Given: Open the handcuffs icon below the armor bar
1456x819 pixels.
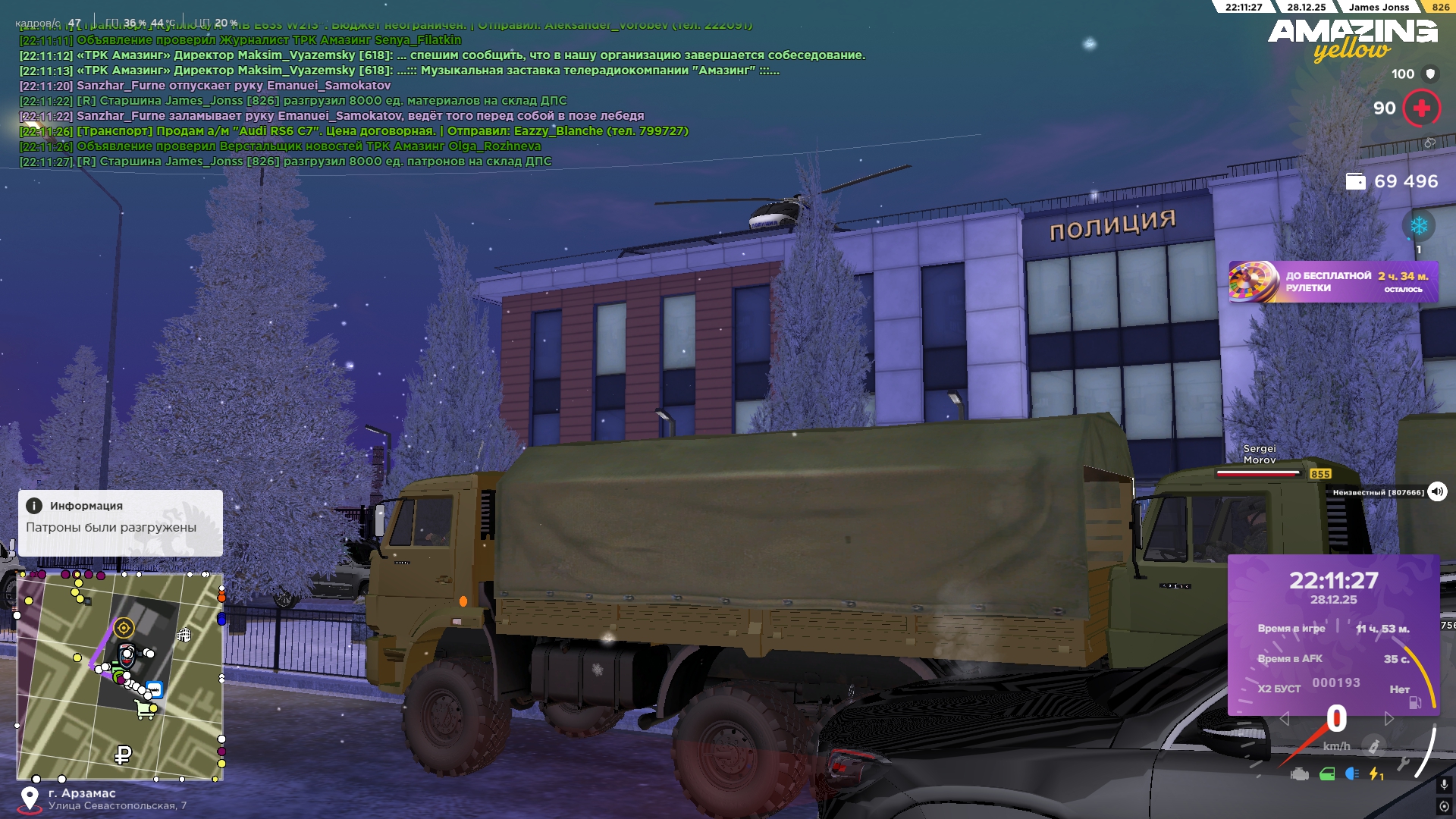Looking at the screenshot, I should [x=1430, y=143].
